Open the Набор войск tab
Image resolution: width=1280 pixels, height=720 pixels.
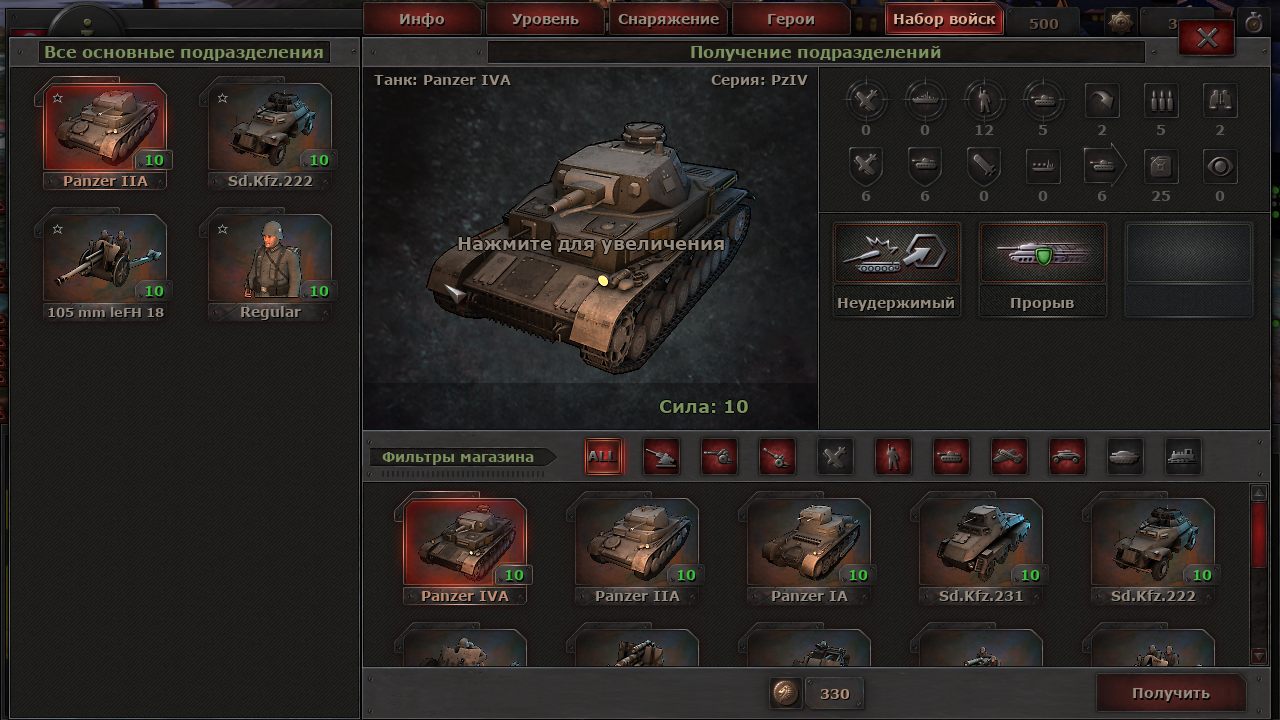[944, 19]
